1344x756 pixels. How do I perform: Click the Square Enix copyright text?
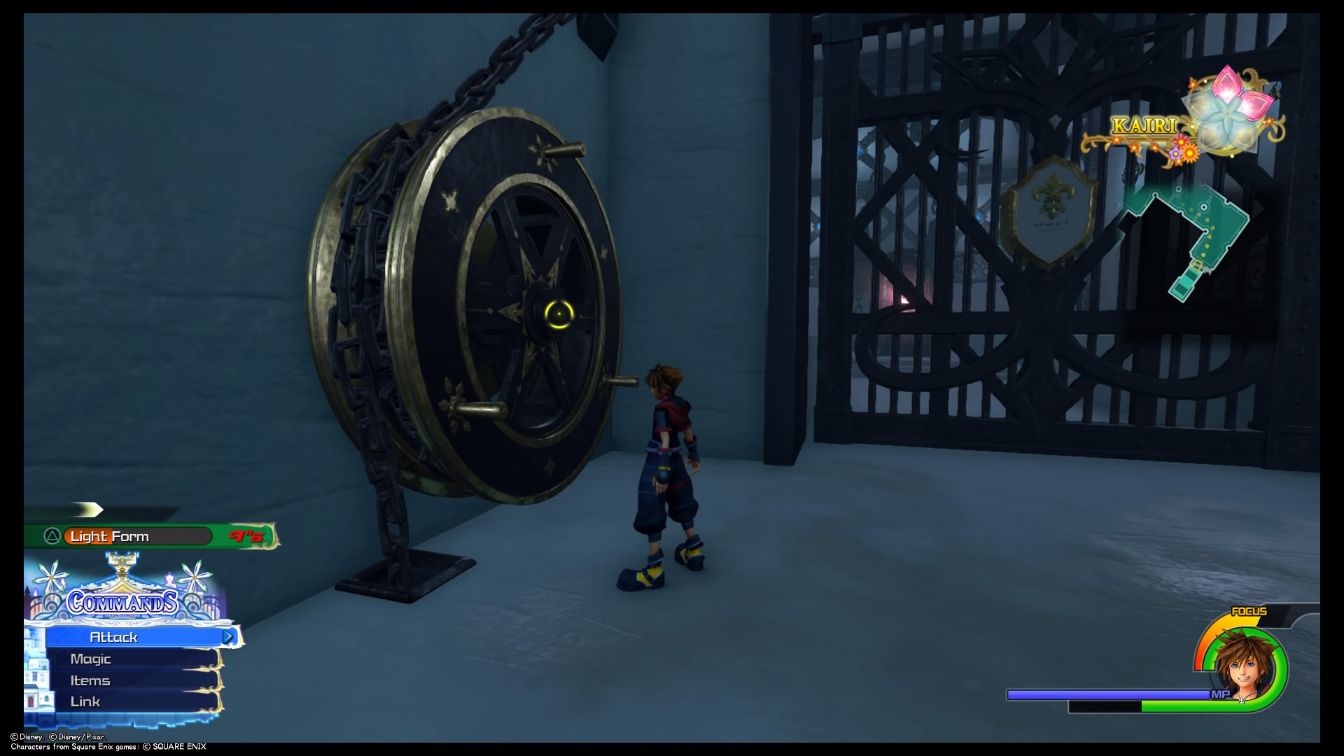(x=110, y=744)
